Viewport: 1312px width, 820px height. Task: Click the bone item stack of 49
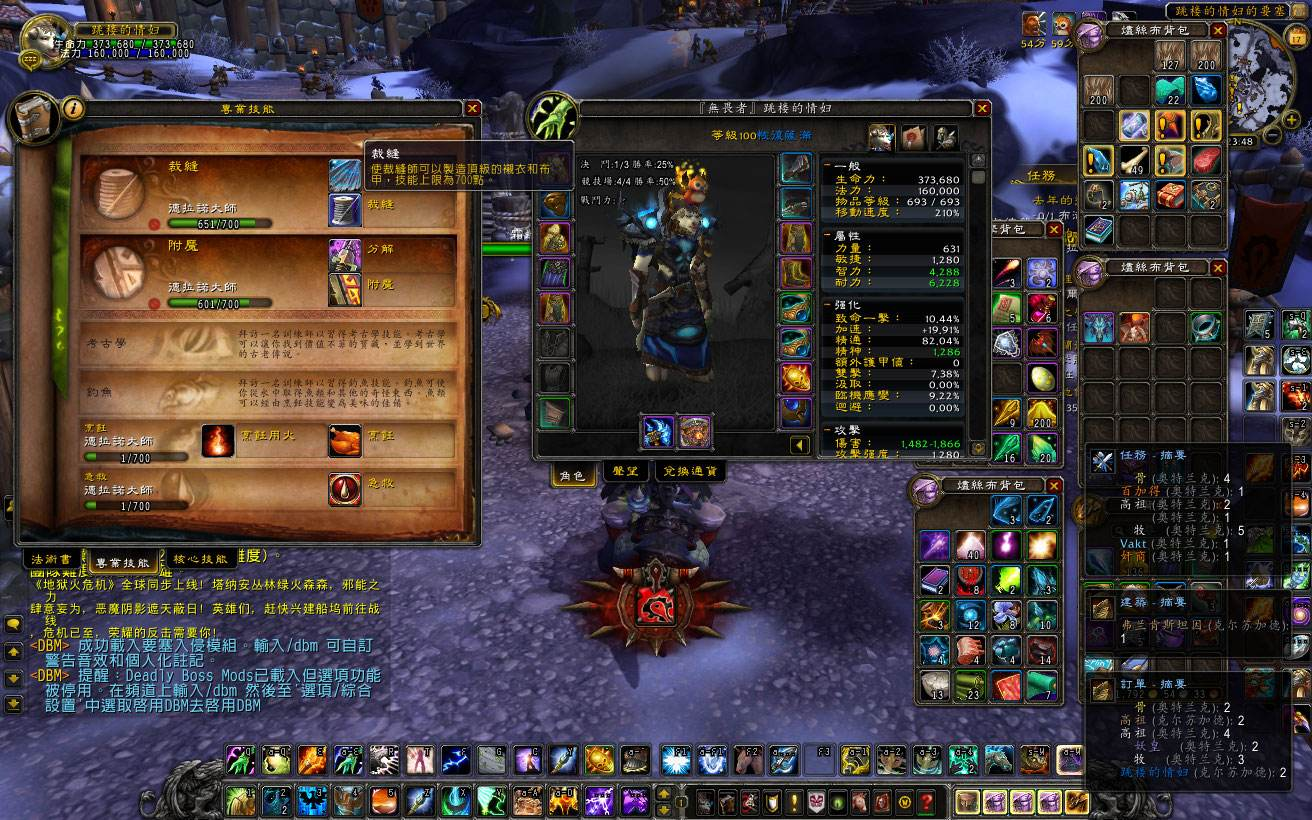1134,160
